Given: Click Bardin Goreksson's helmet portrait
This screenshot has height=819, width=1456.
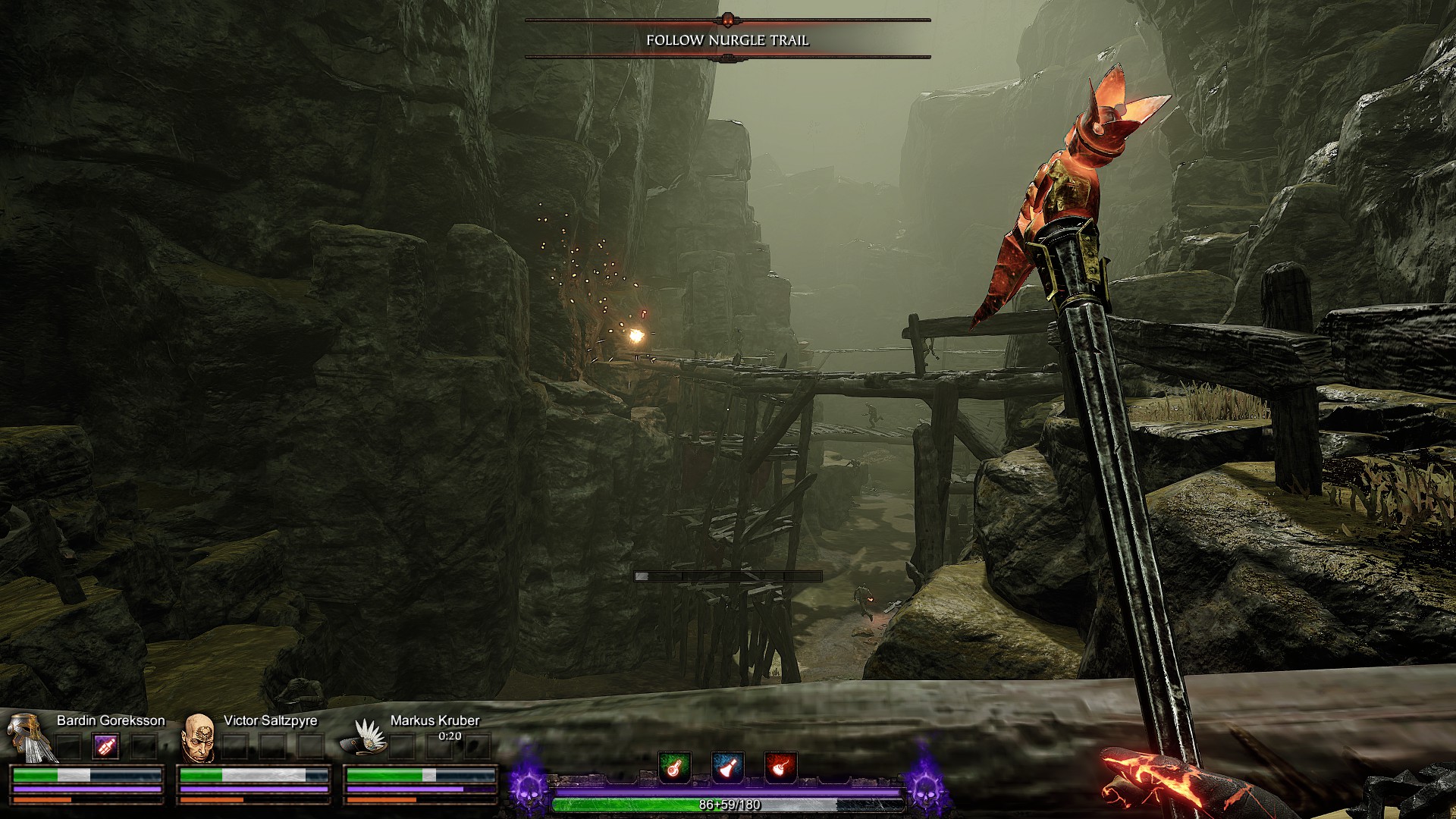Looking at the screenshot, I should (x=28, y=737).
